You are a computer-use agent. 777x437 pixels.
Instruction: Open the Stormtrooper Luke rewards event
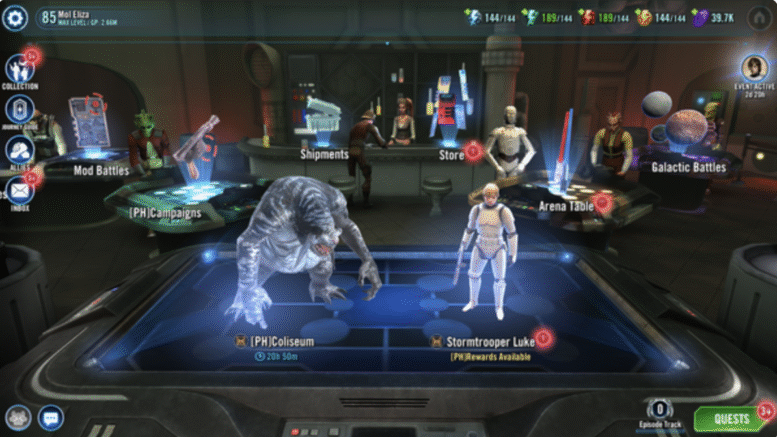point(489,341)
